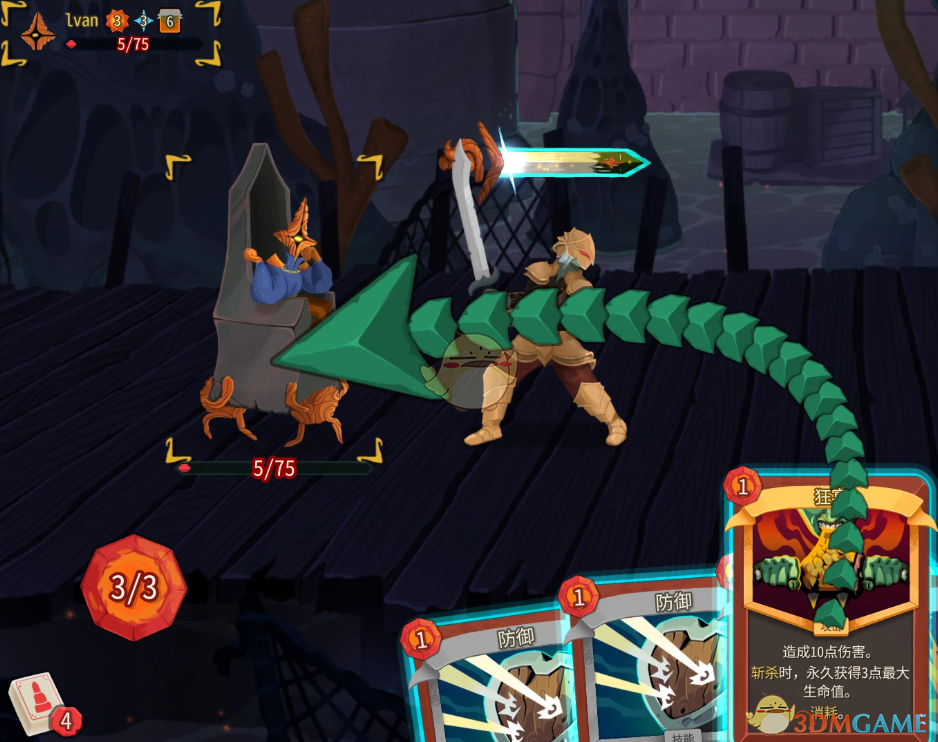Open the draw pile deck icon
Image resolution: width=938 pixels, height=742 pixels.
point(37,703)
